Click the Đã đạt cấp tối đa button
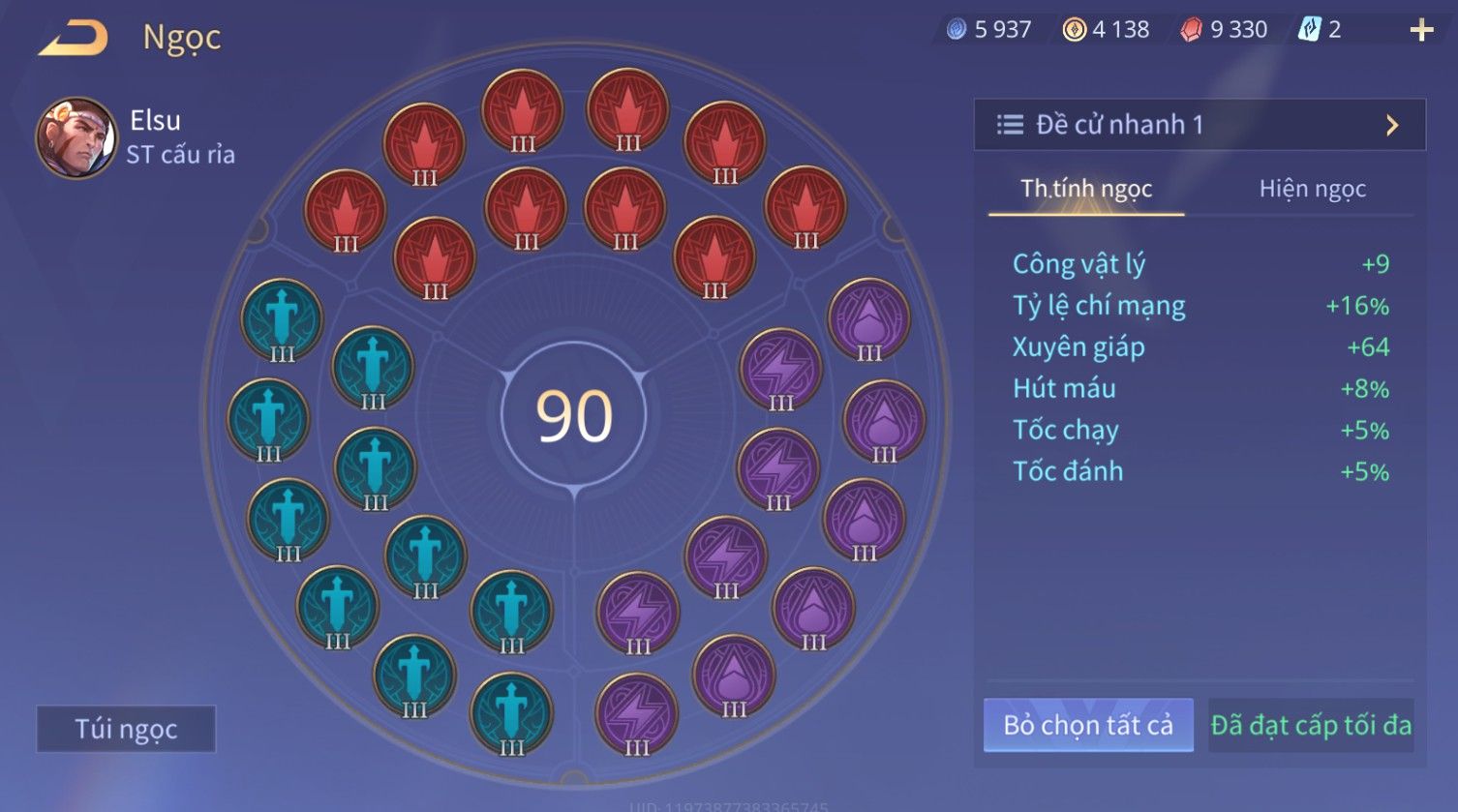The width and height of the screenshot is (1458, 812). [x=1311, y=725]
